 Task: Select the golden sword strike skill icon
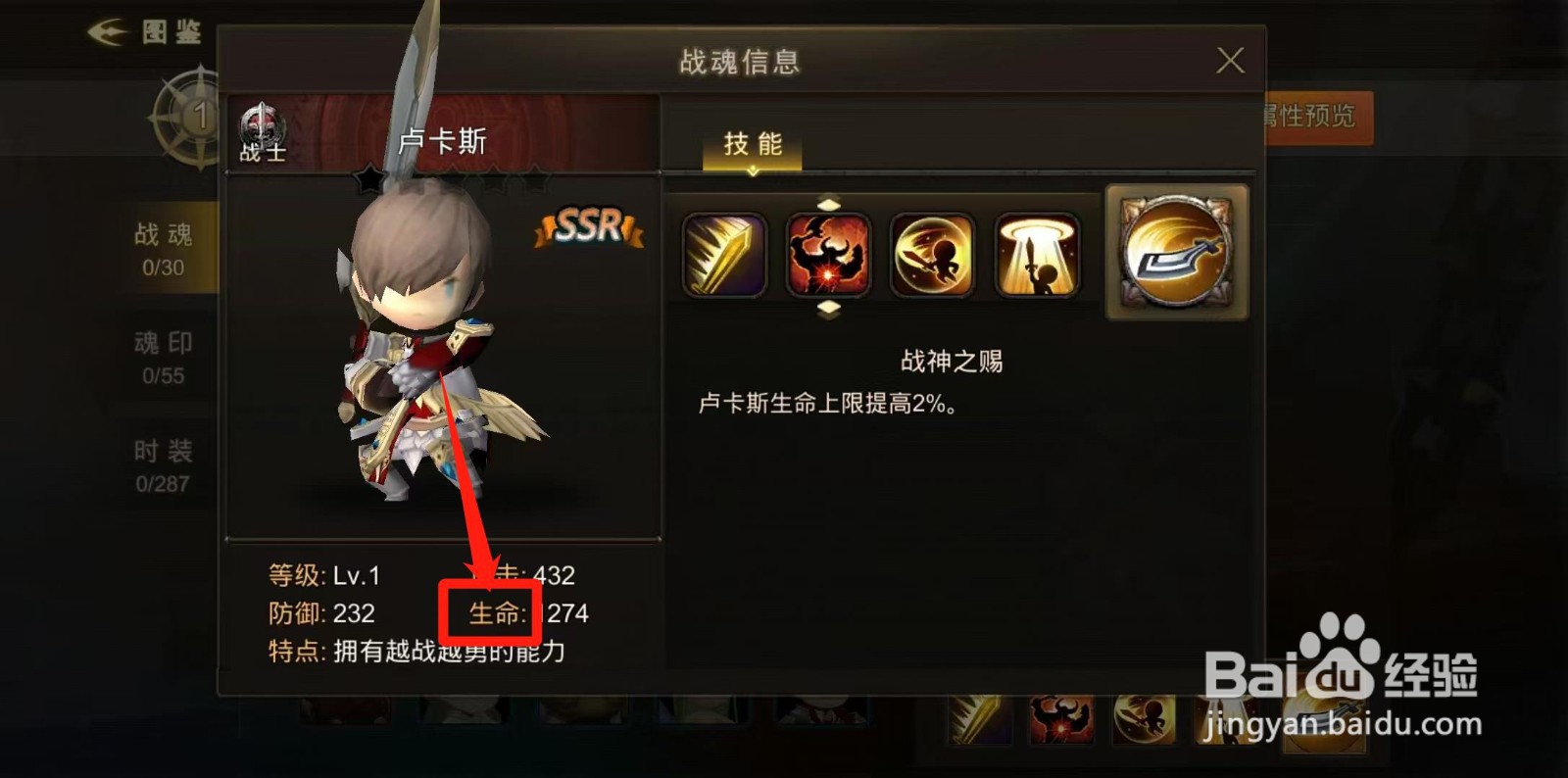tap(725, 254)
